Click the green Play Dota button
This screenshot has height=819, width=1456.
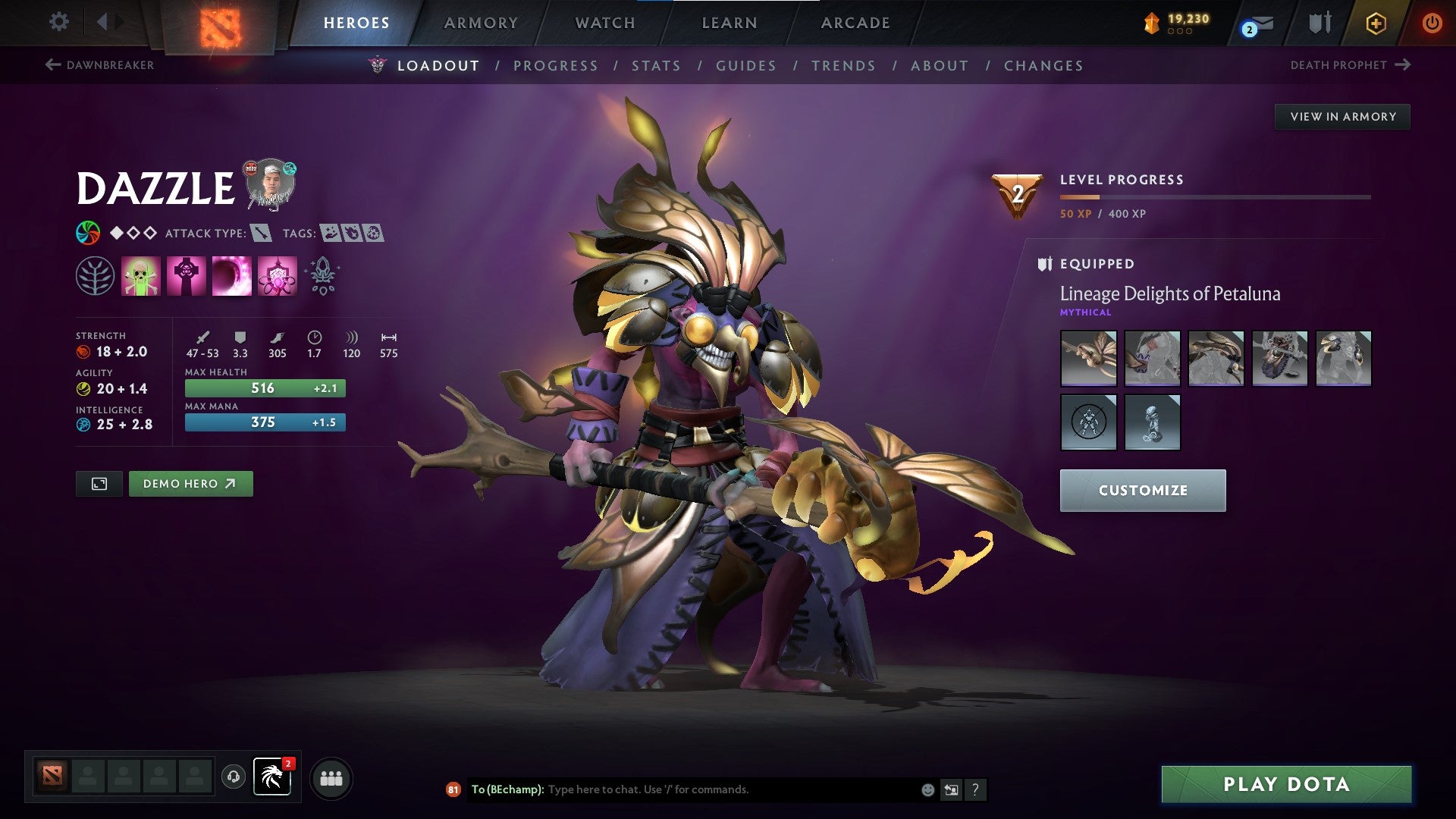coord(1286,784)
